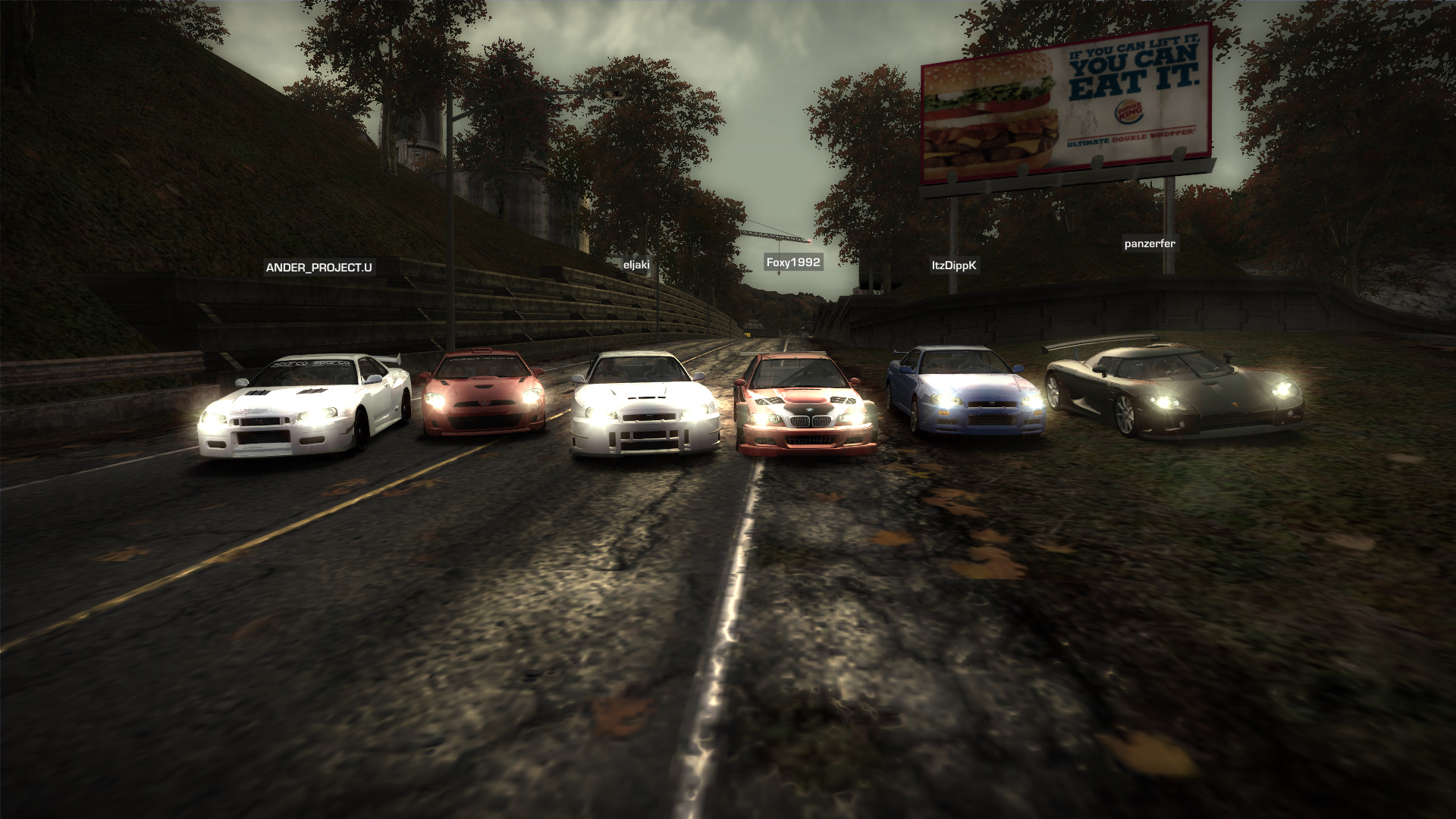Click the panzerfer player name tag
Image resolution: width=1456 pixels, height=819 pixels.
click(x=1150, y=243)
